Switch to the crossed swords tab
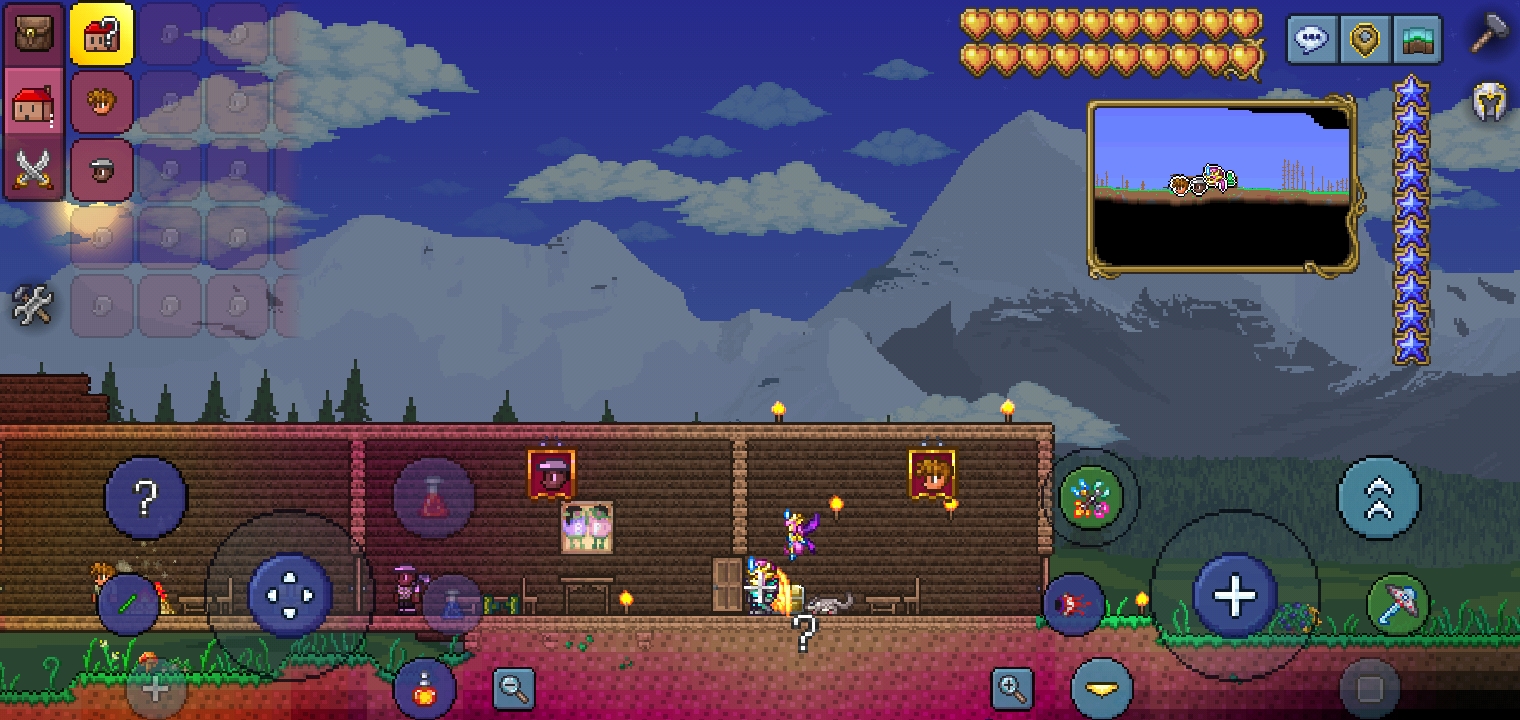1520x720 pixels. (33, 167)
